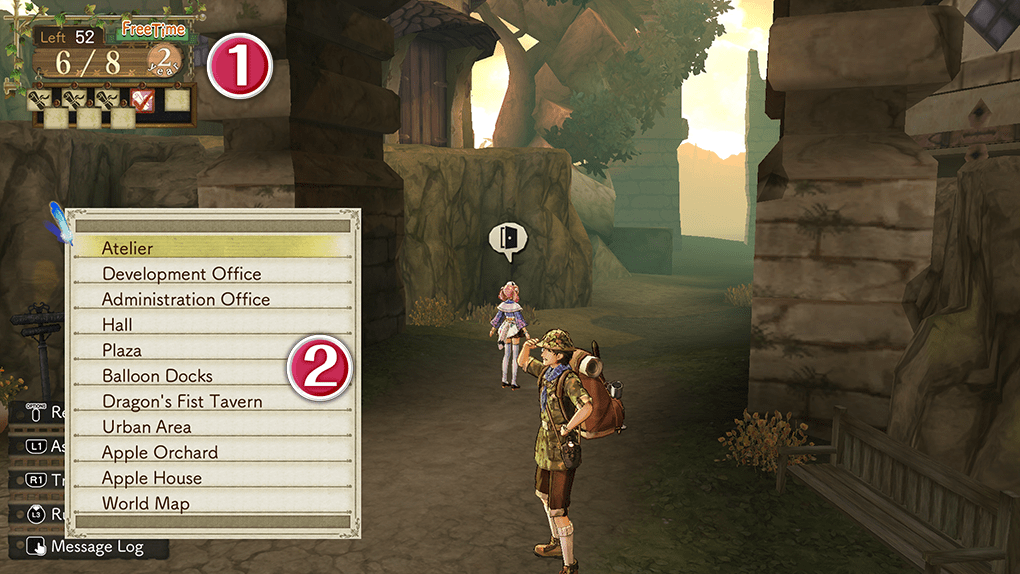The image size is (1020, 574).
Task: Select Atelier from the destination list
Action: [128, 248]
